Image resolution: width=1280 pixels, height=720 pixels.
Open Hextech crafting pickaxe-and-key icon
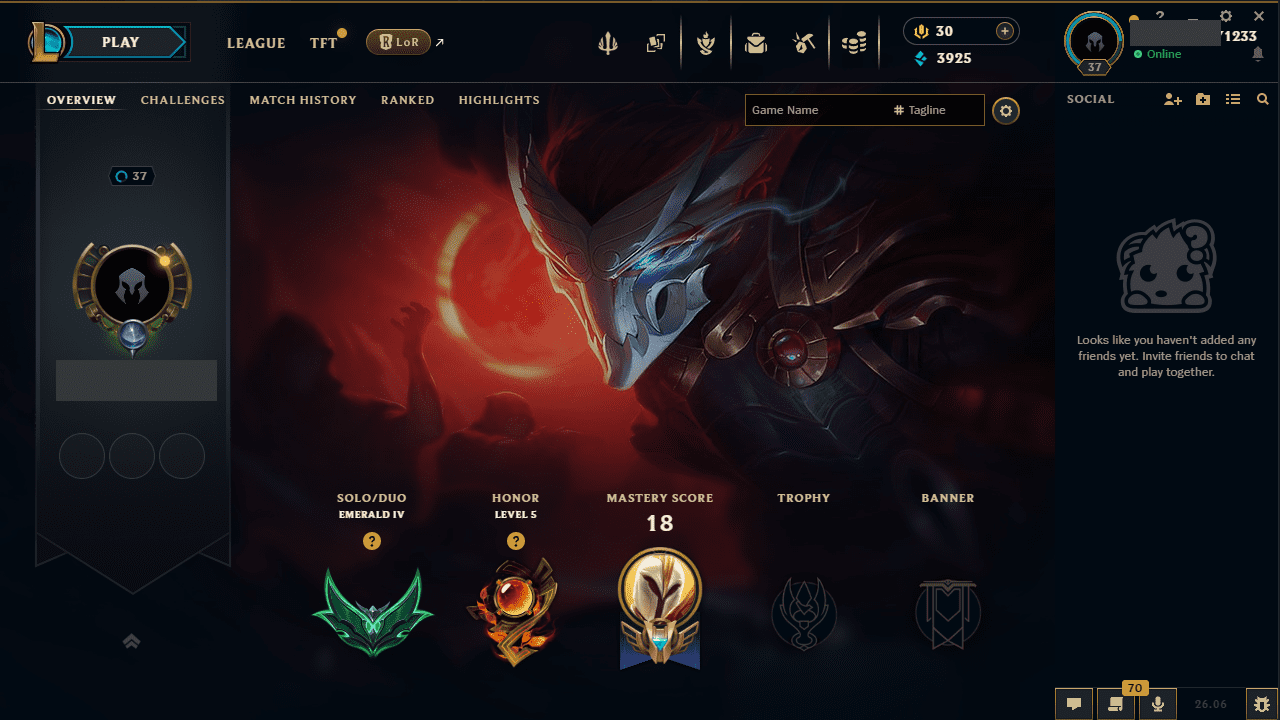coord(806,43)
